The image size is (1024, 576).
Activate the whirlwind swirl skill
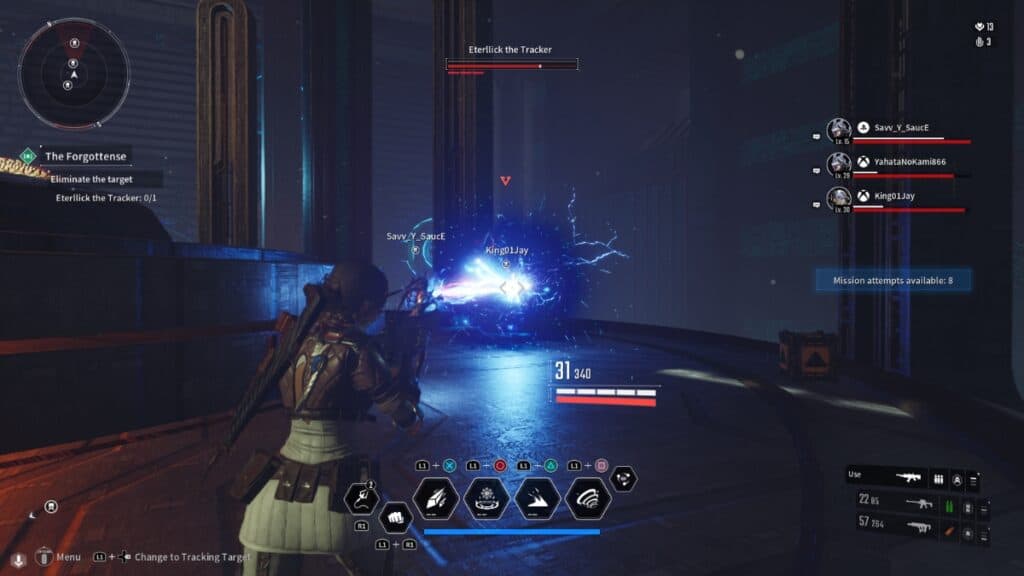(x=587, y=498)
